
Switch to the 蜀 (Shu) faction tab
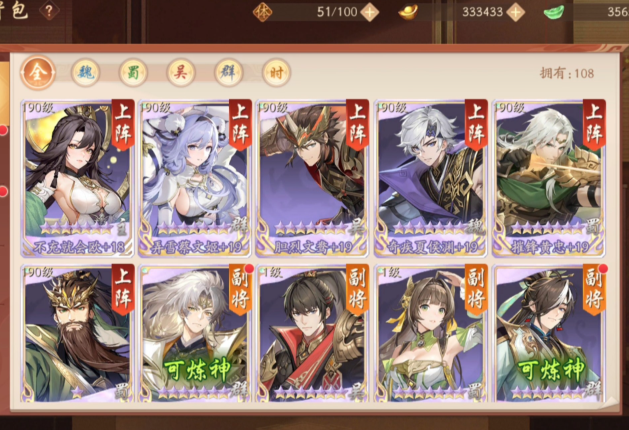pyautogui.click(x=133, y=72)
